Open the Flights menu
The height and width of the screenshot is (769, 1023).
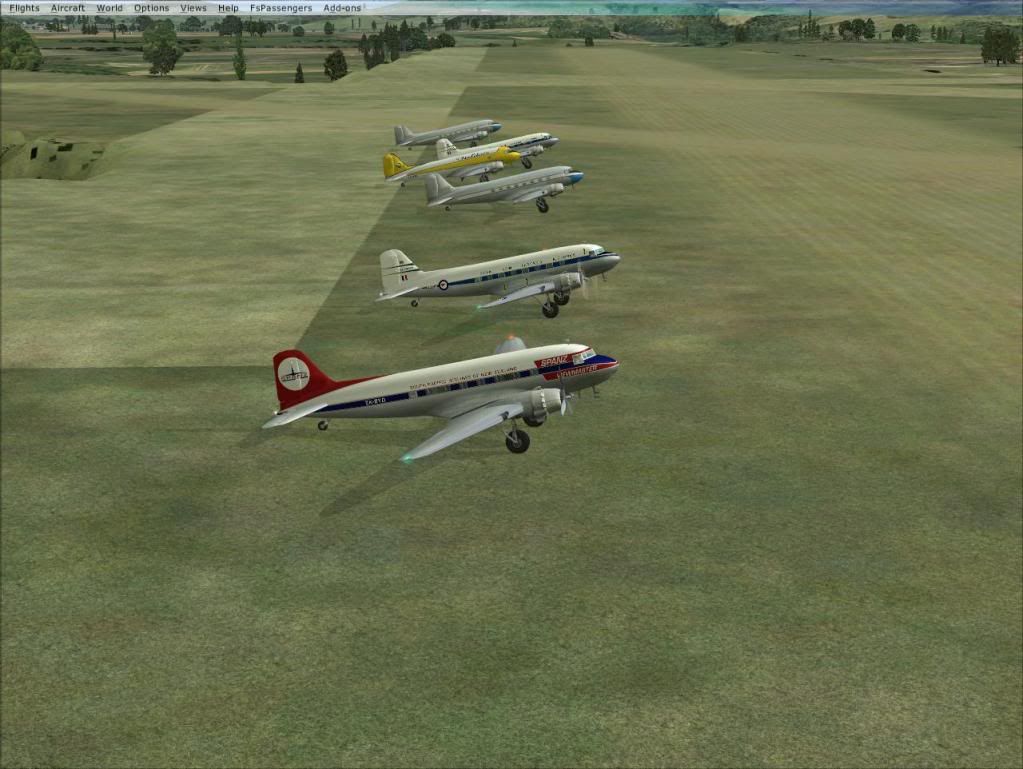(x=24, y=8)
